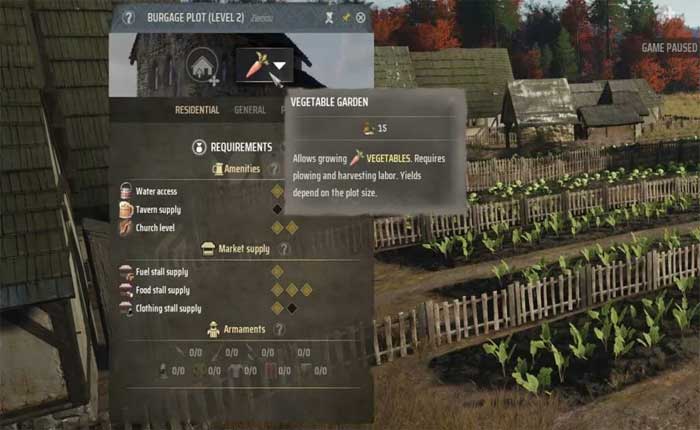
Task: Pin the Burgage Plot window
Action: pos(346,18)
